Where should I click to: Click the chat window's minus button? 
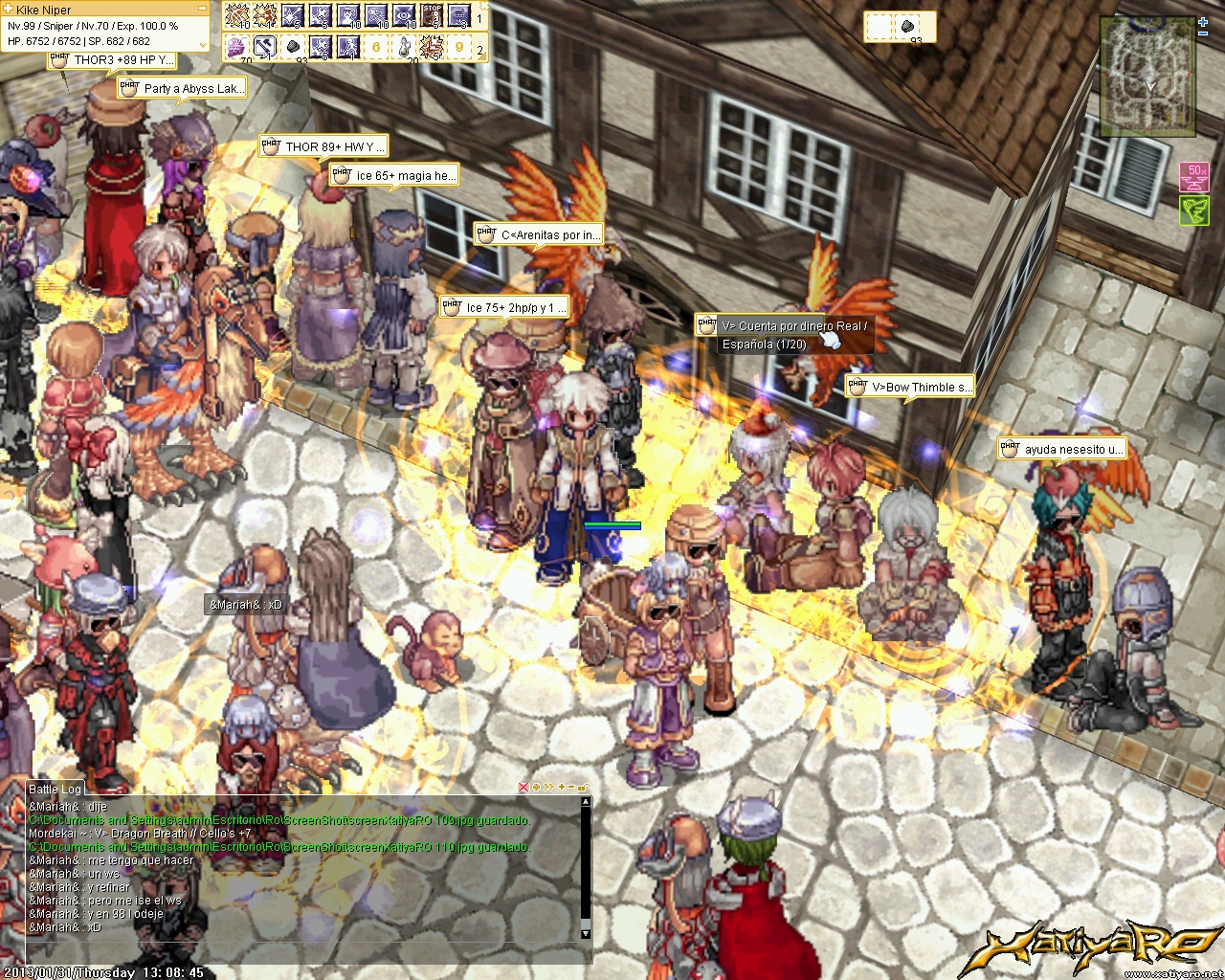[572, 788]
